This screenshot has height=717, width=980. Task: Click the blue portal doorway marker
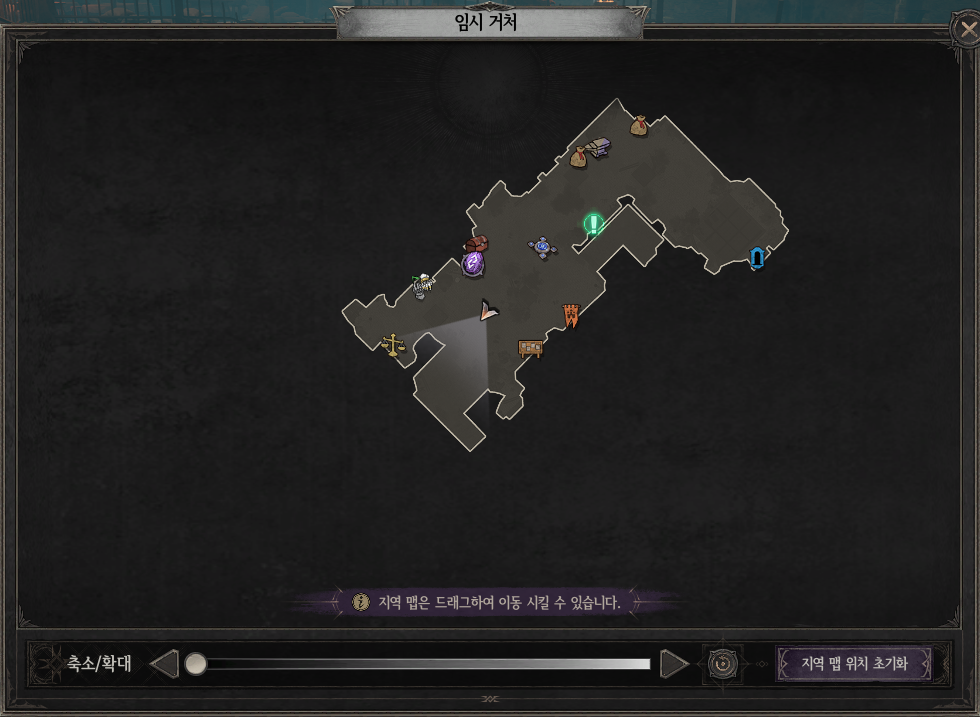[x=757, y=258]
